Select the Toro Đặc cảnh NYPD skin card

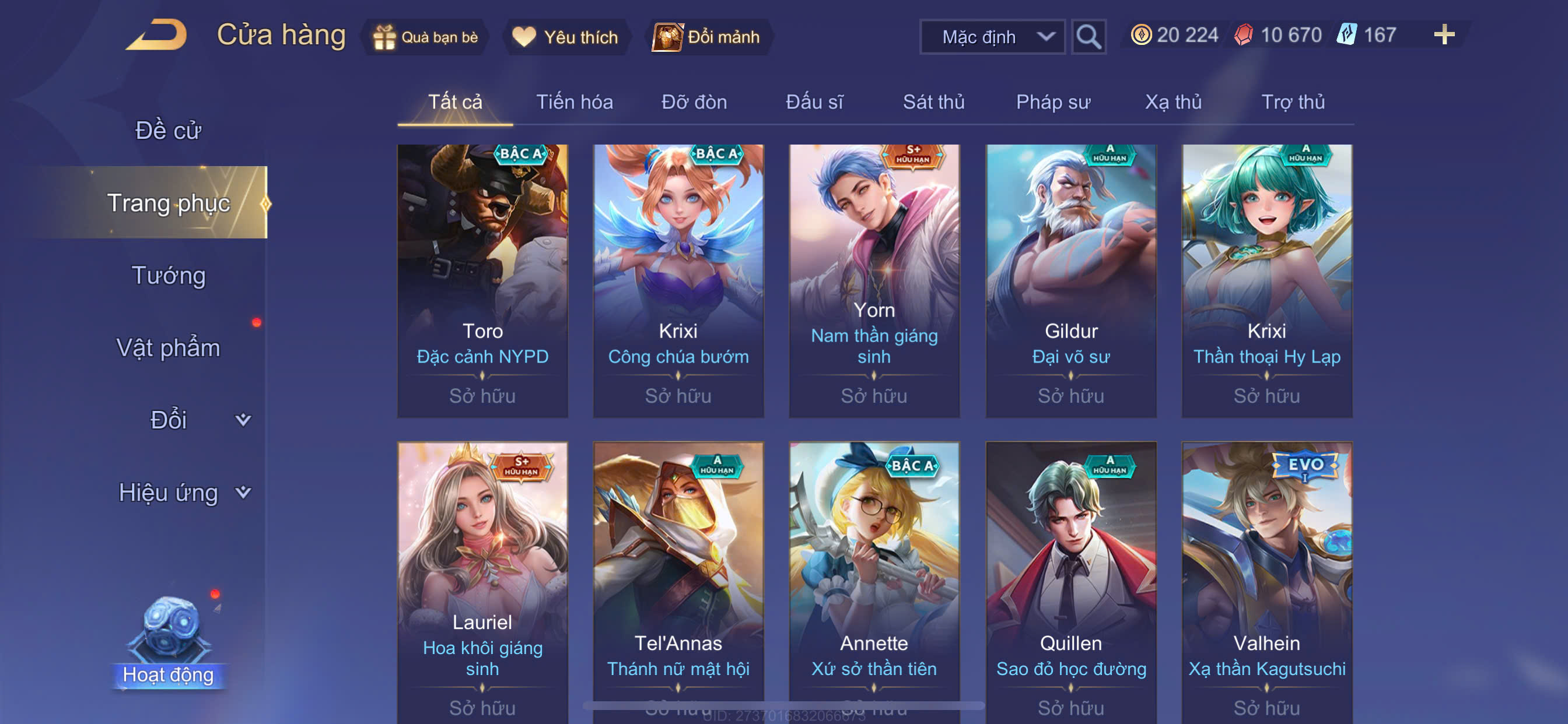click(x=482, y=280)
